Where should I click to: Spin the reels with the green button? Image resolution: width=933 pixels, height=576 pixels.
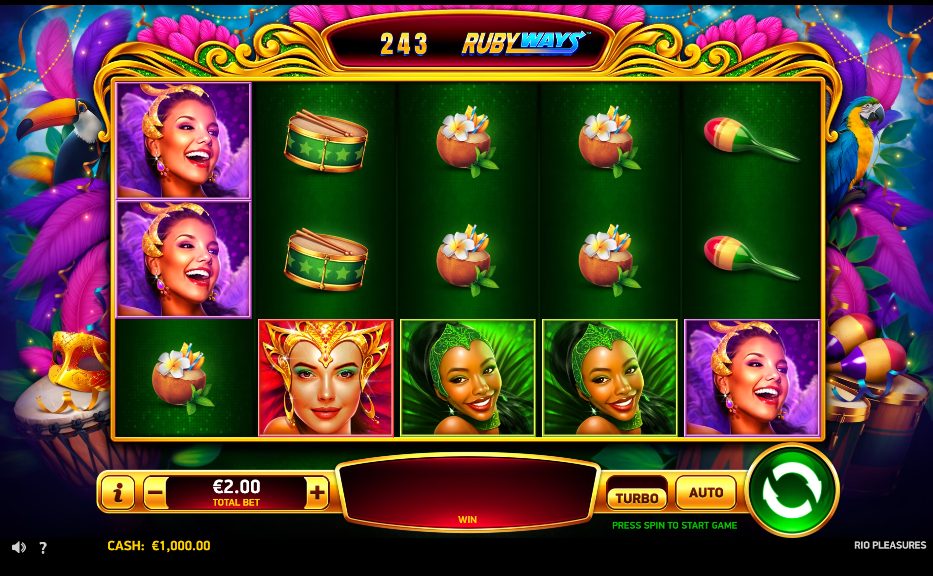[x=792, y=490]
